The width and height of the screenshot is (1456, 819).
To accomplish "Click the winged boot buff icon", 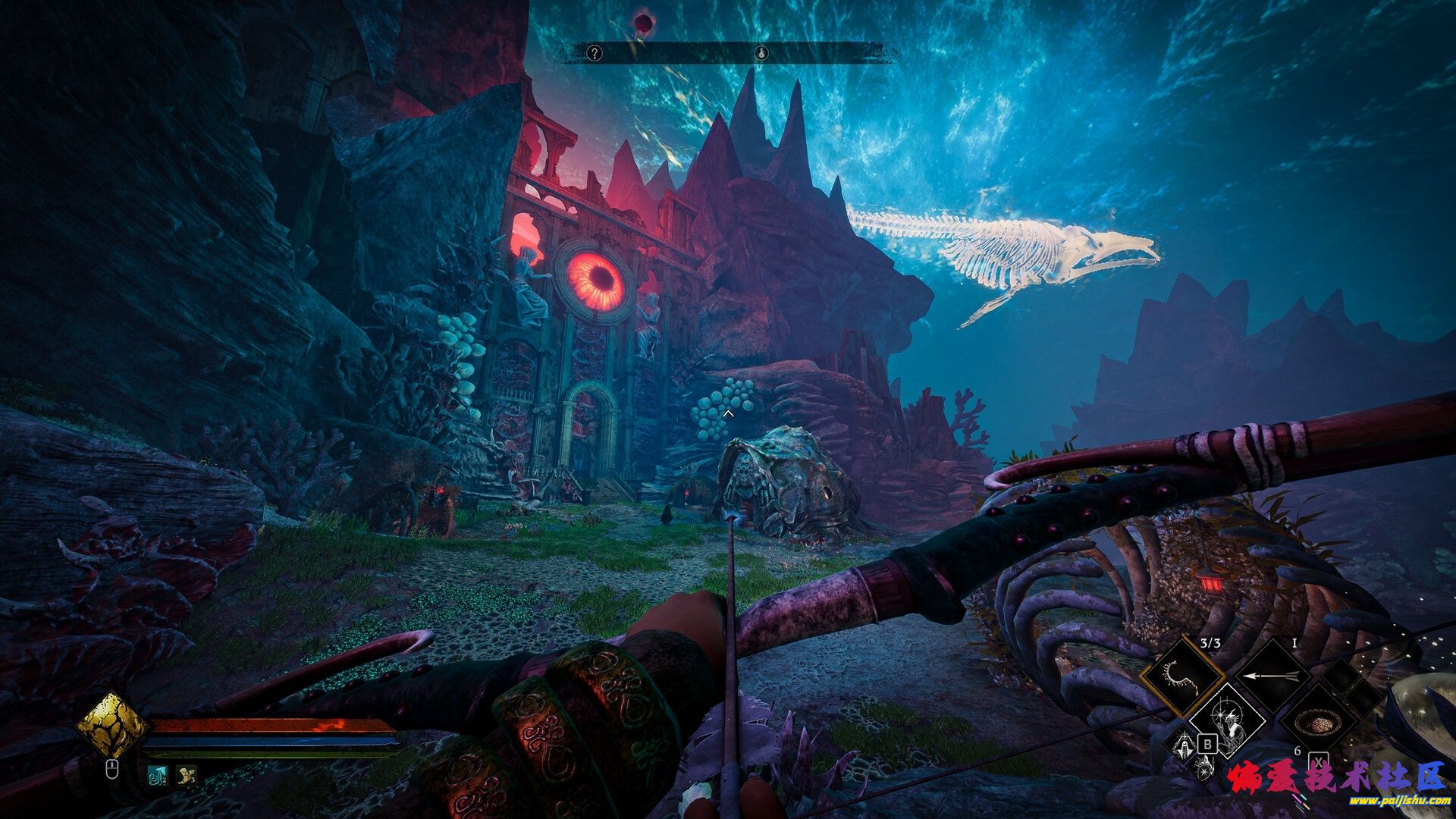I will [187, 775].
